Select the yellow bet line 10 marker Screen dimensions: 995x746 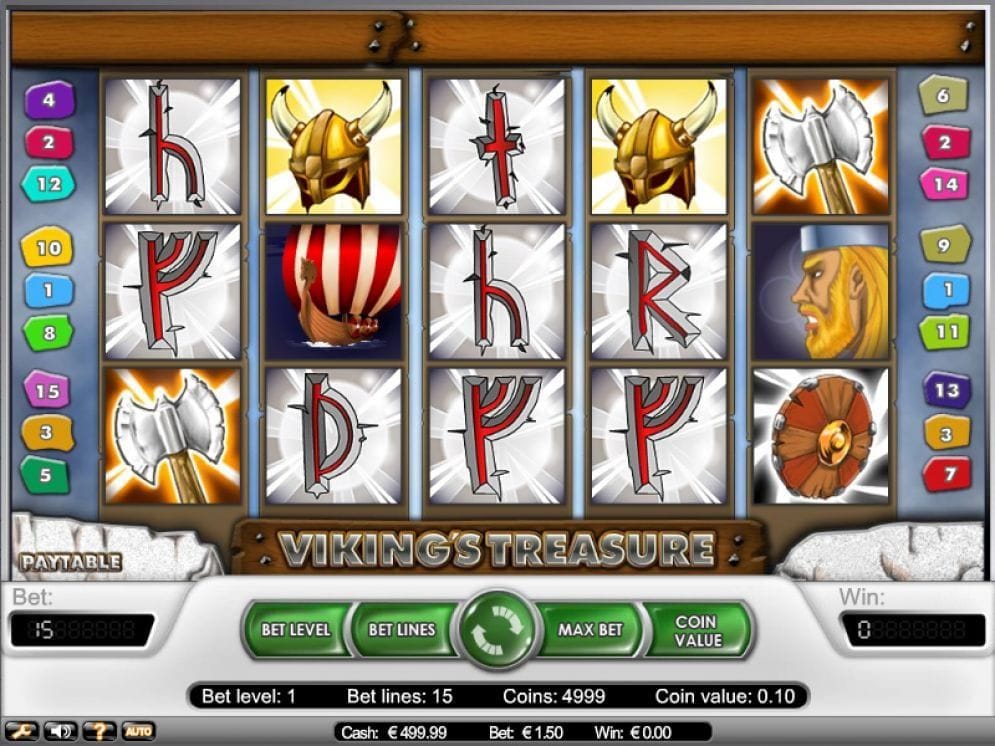coord(48,247)
